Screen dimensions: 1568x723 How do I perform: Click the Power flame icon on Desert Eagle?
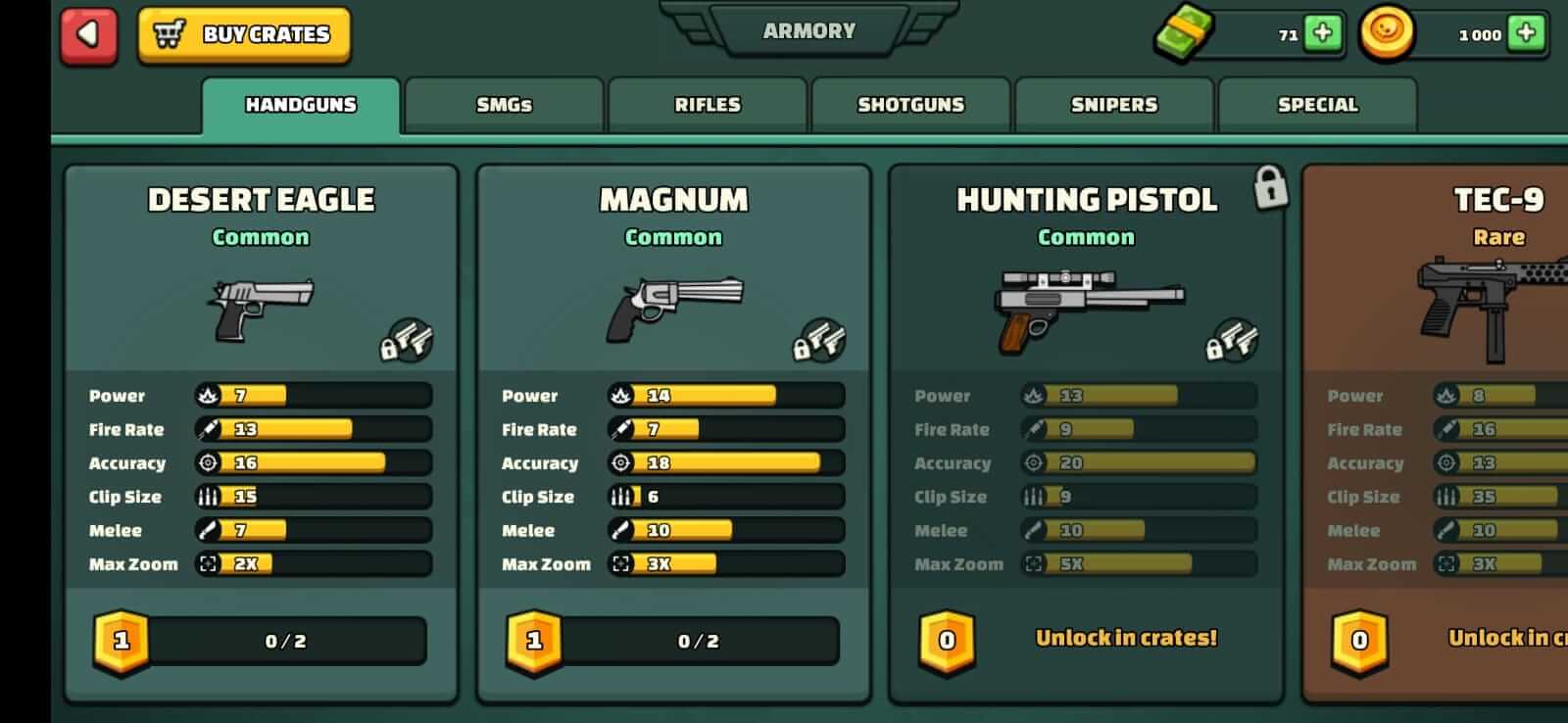click(x=206, y=395)
